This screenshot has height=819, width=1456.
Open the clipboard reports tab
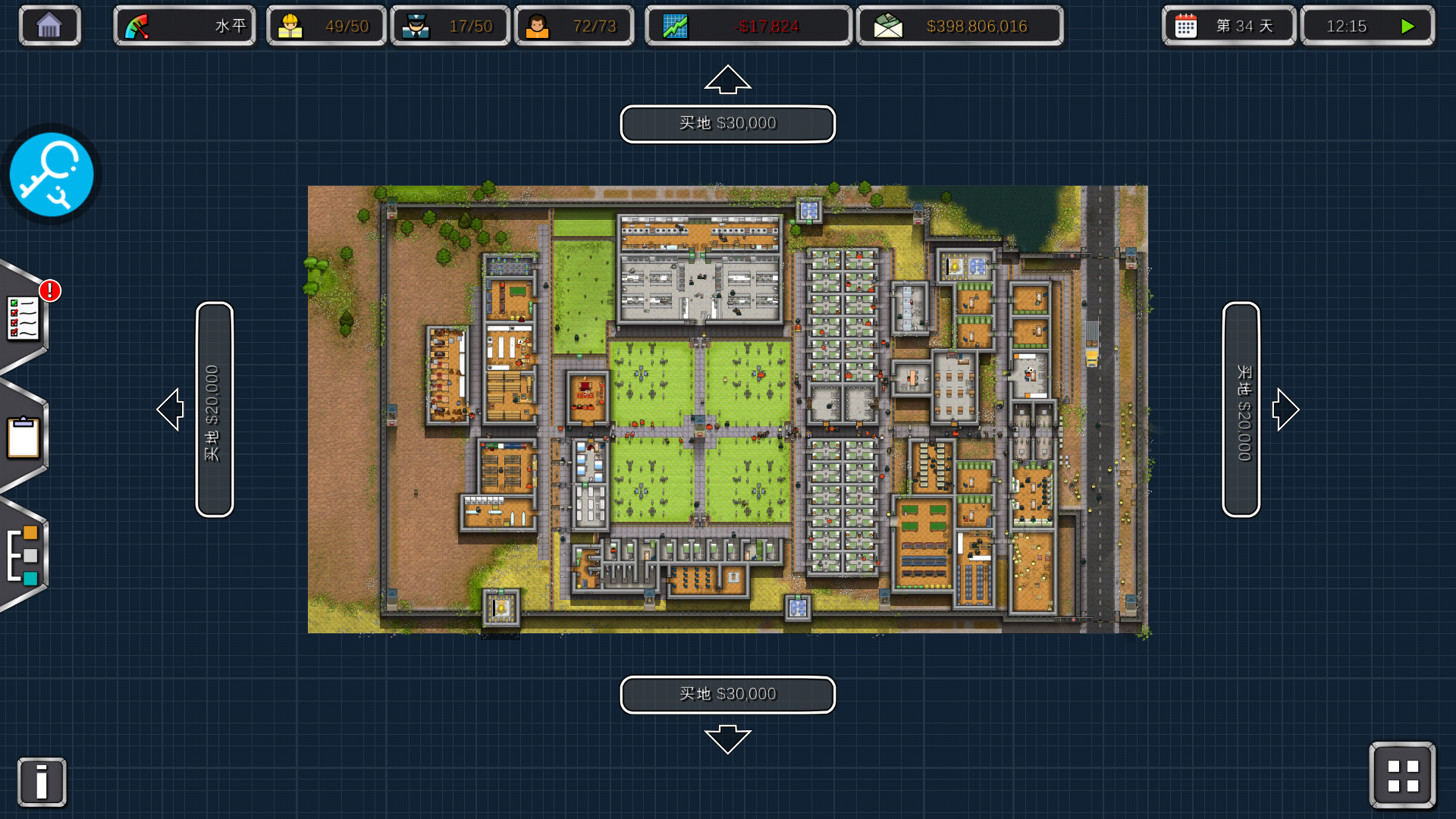[x=24, y=438]
